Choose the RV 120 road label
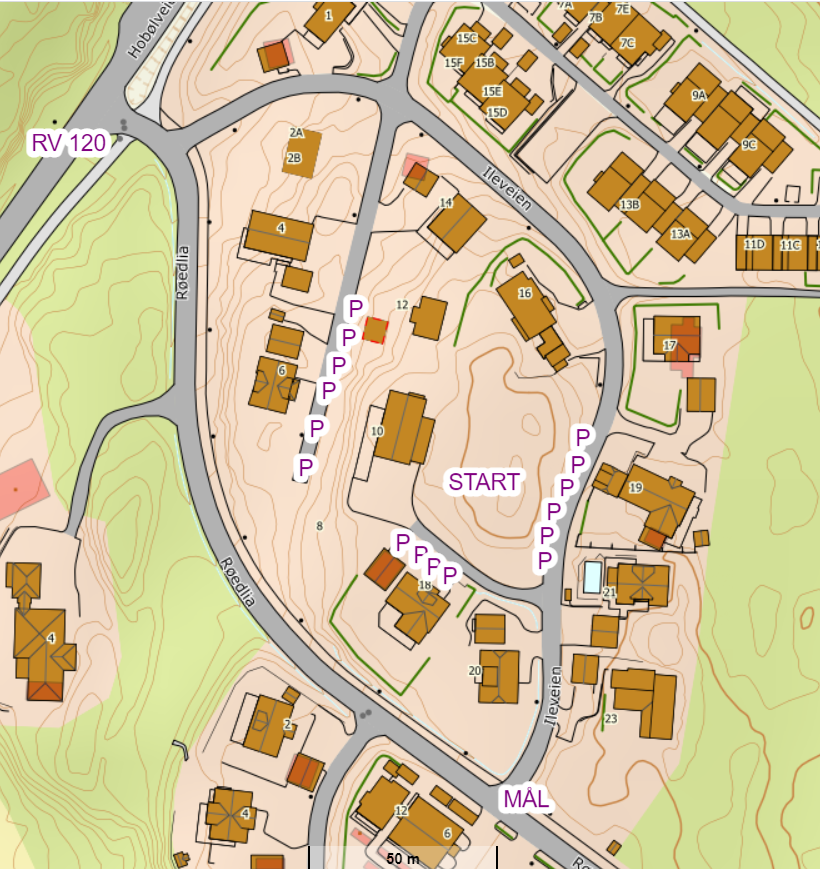Image resolution: width=820 pixels, height=869 pixels. (x=68, y=143)
